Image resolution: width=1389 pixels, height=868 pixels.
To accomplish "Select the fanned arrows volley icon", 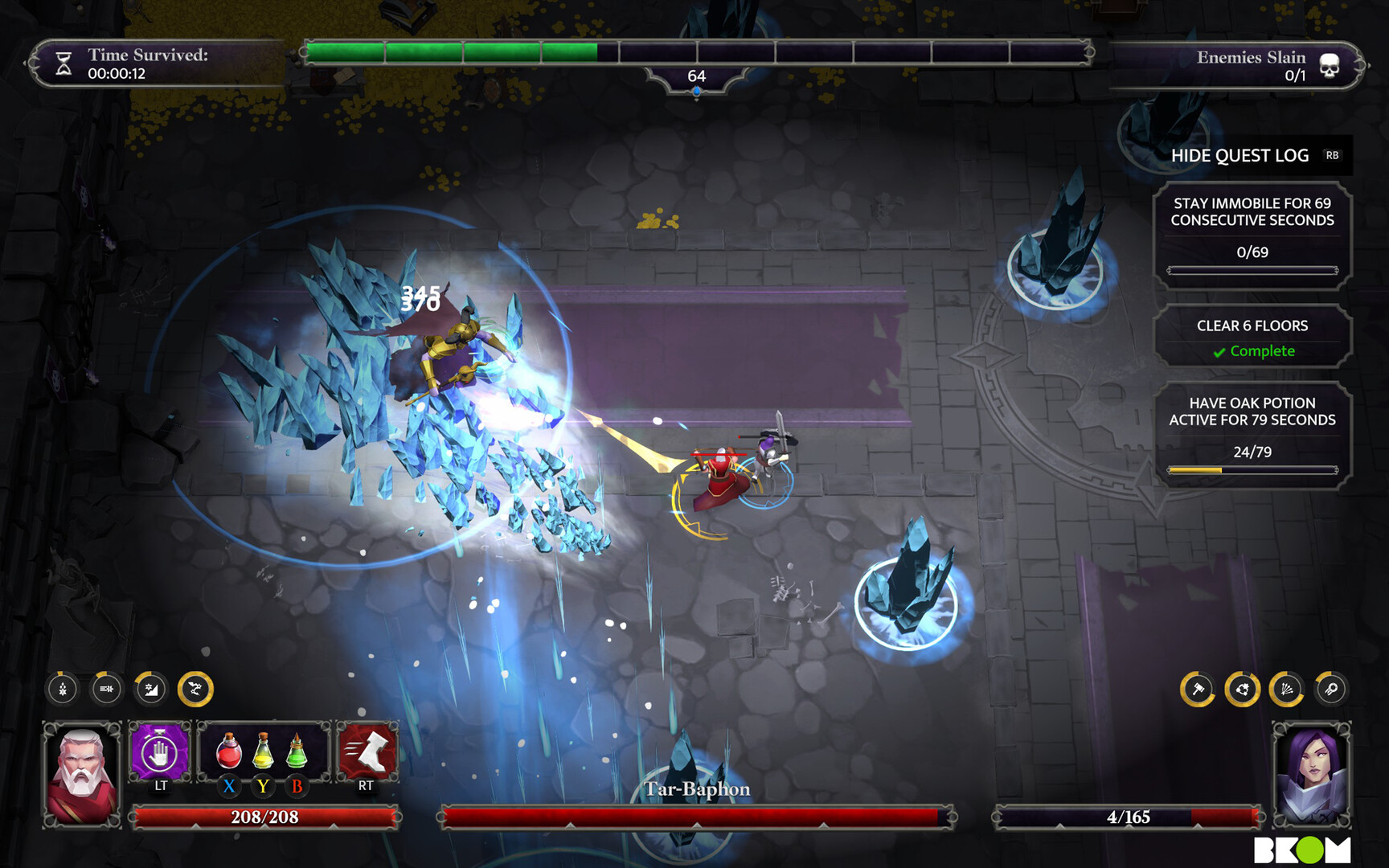I will tap(1286, 689).
